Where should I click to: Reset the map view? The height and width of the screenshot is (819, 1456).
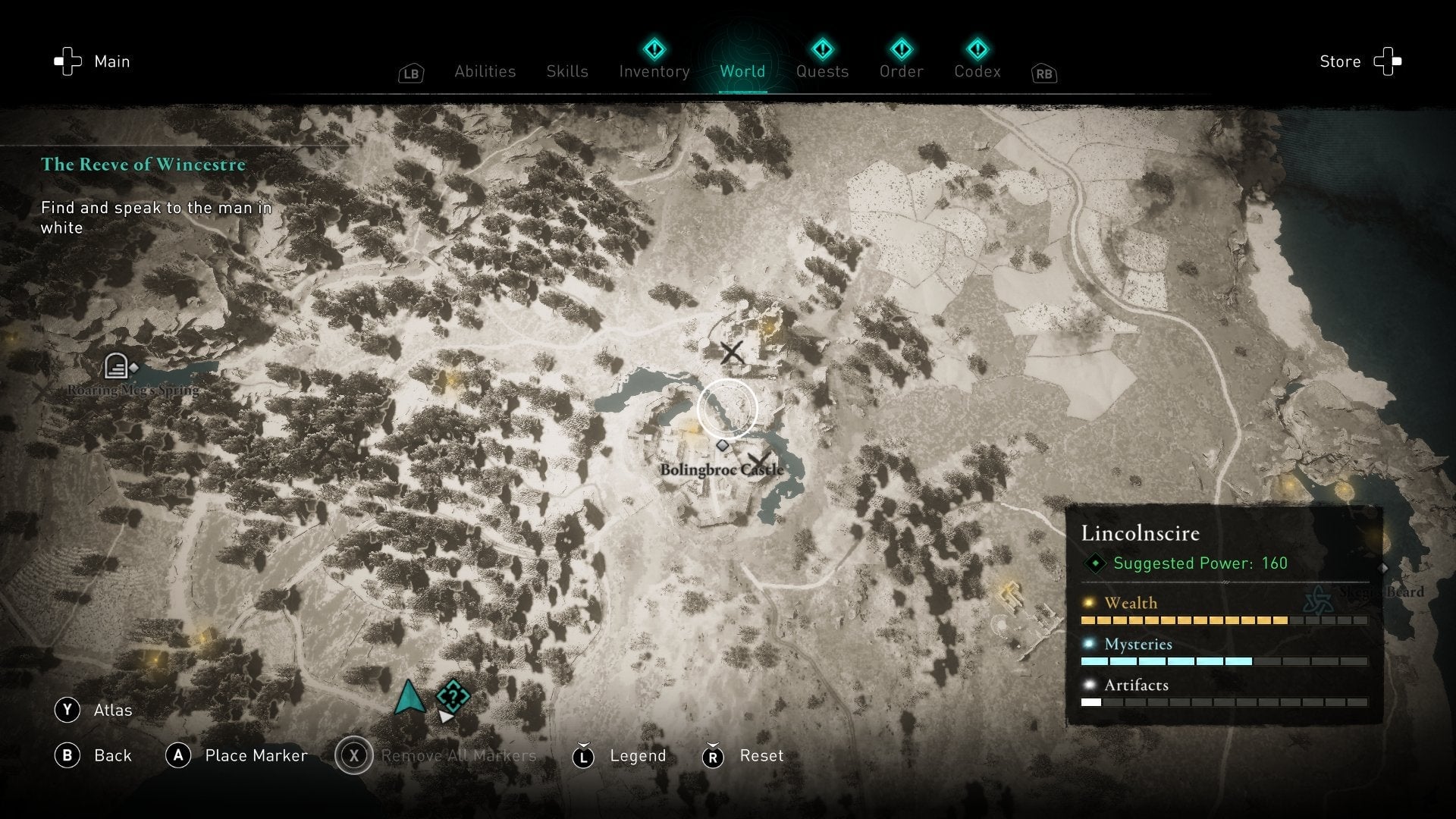pos(743,756)
